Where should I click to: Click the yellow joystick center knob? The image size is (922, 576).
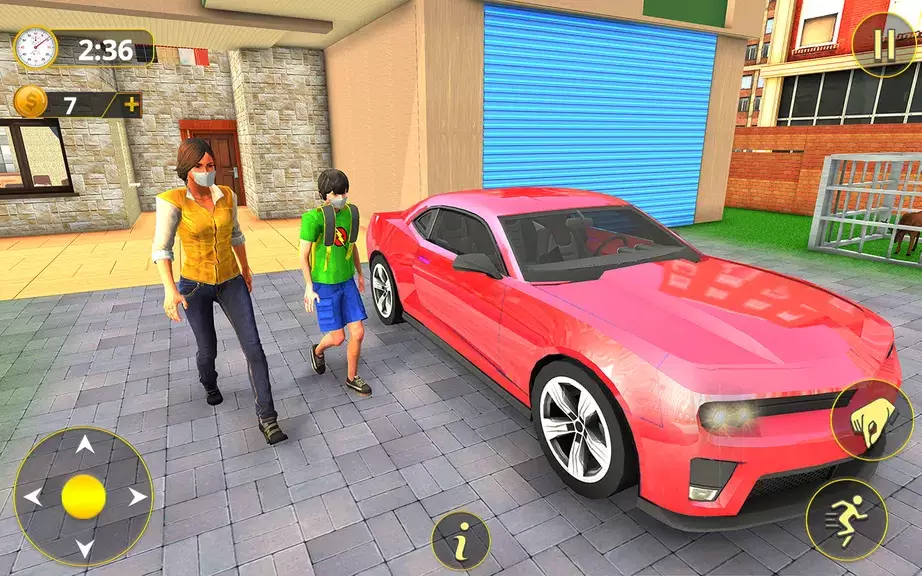tap(84, 496)
